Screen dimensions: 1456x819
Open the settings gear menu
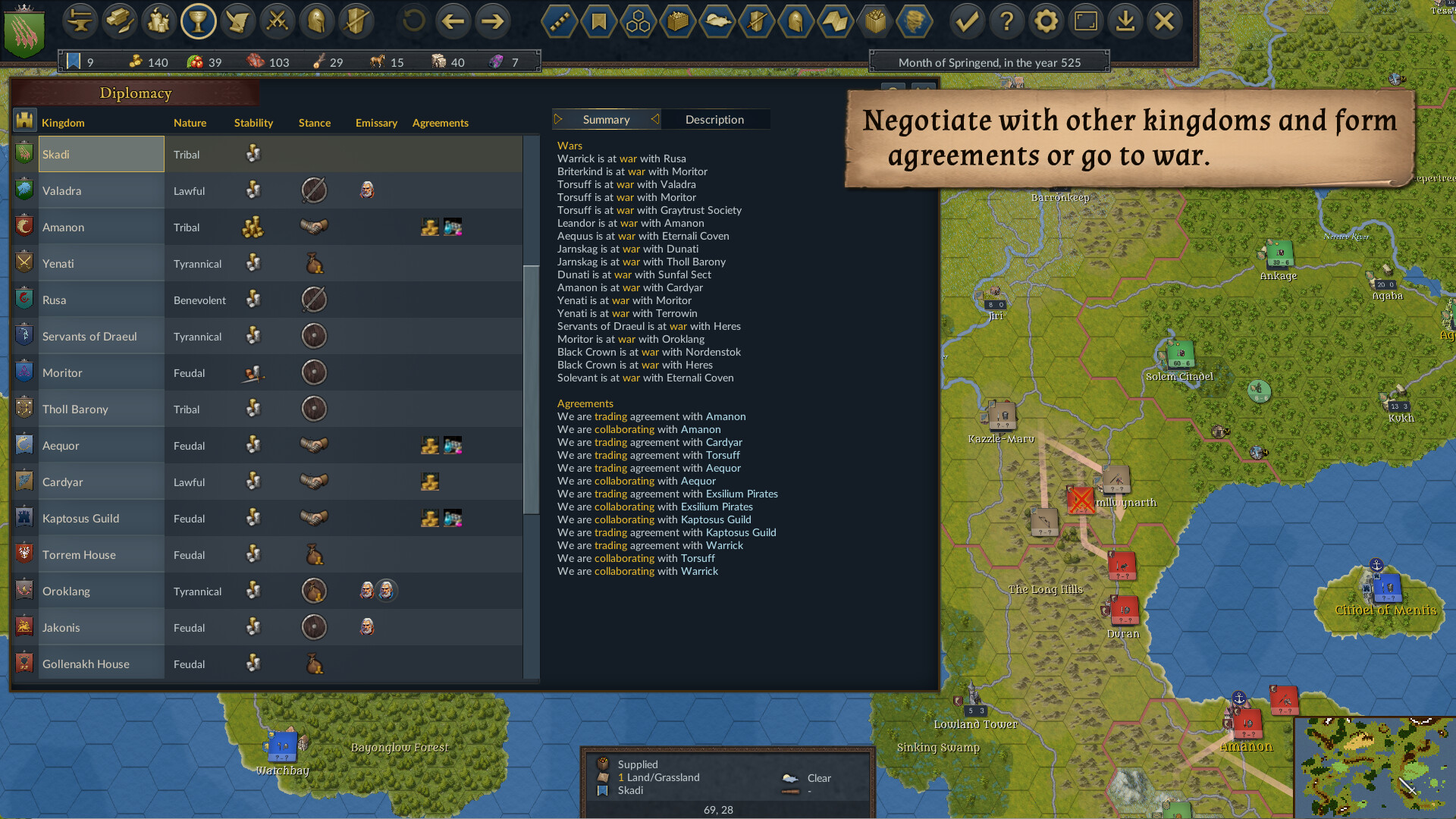point(1046,21)
